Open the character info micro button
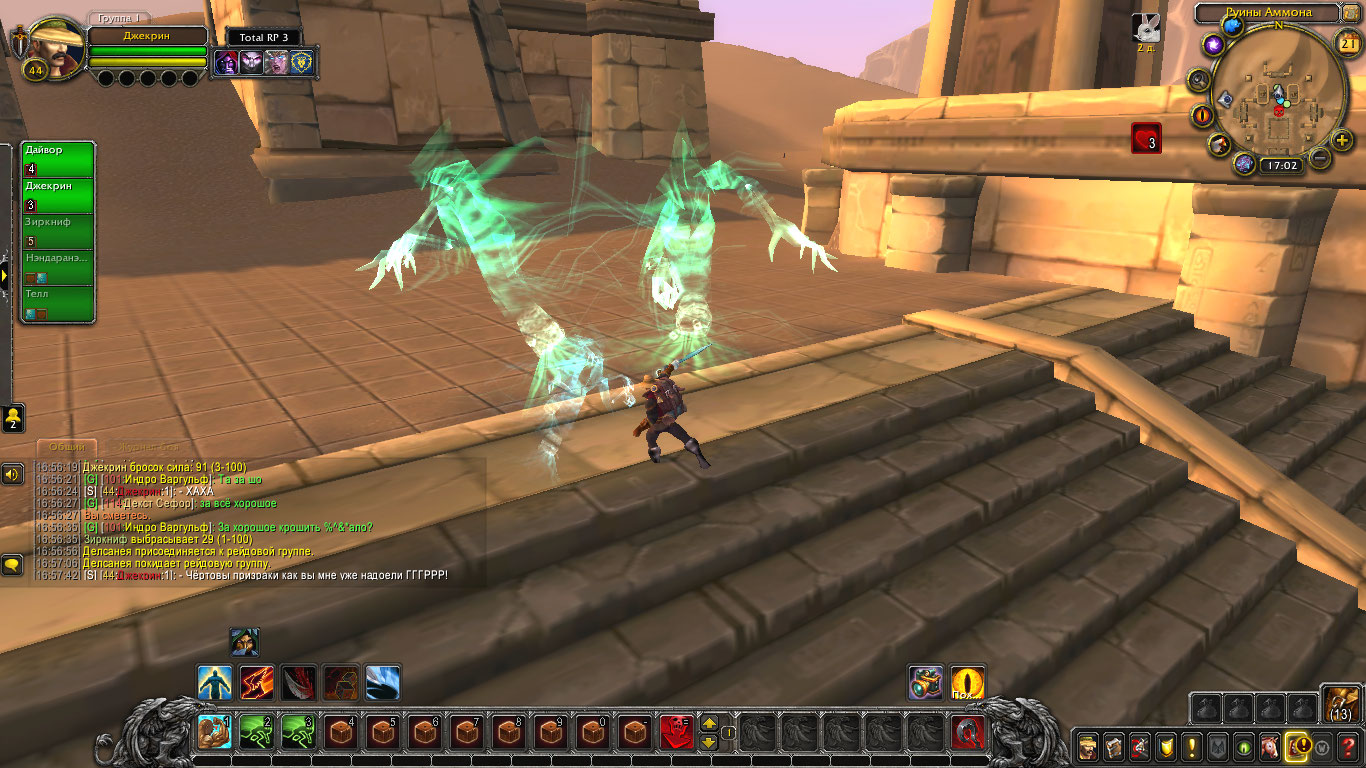 1088,746
